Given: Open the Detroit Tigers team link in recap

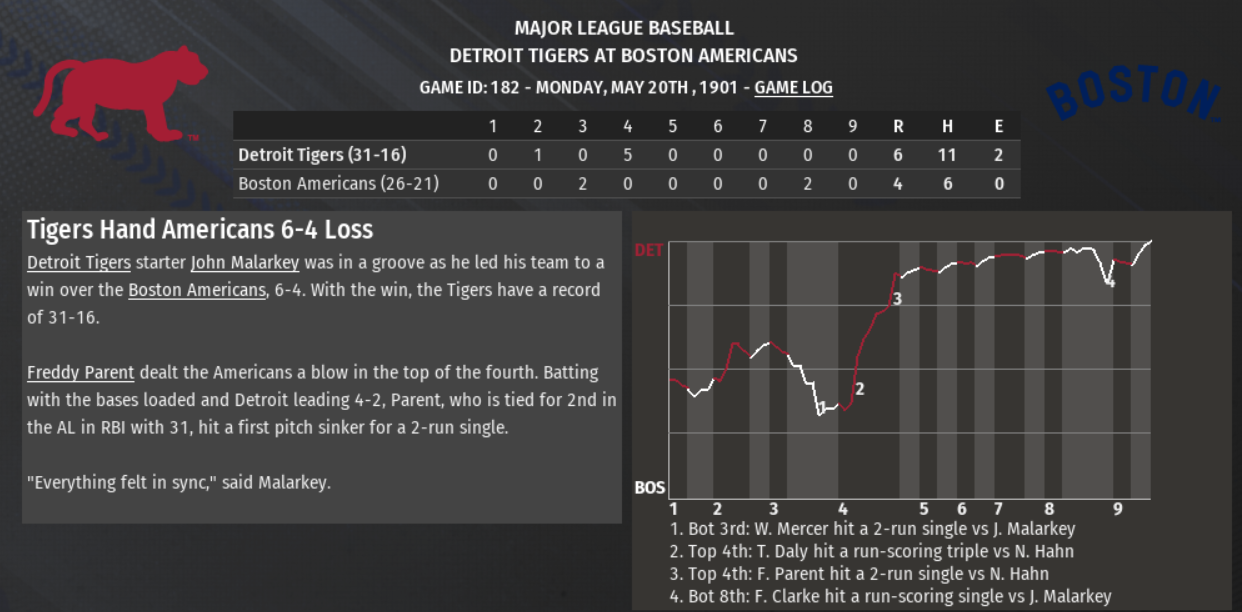Looking at the screenshot, I should [x=79, y=263].
